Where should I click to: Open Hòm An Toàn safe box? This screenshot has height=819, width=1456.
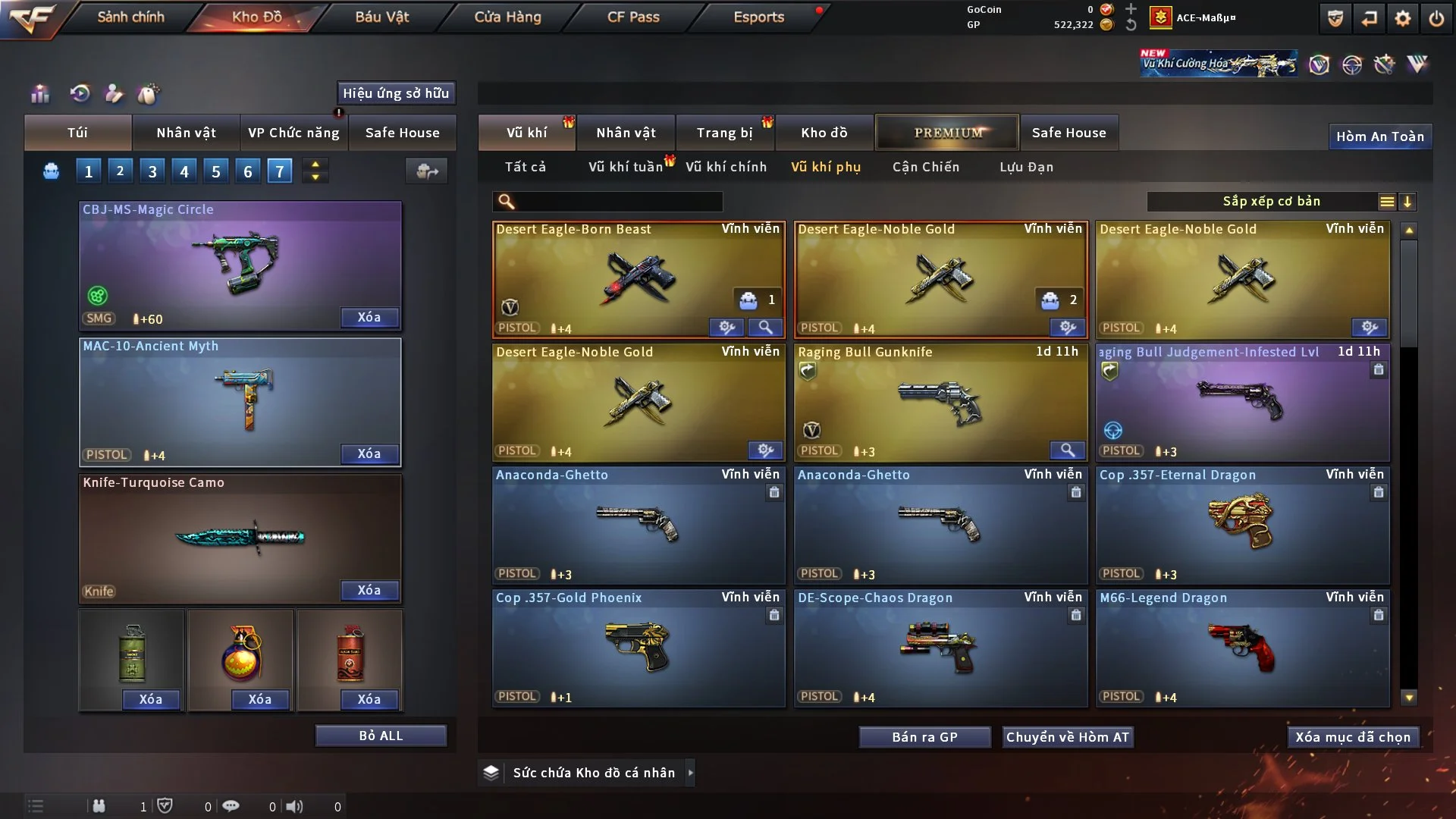[x=1379, y=136]
